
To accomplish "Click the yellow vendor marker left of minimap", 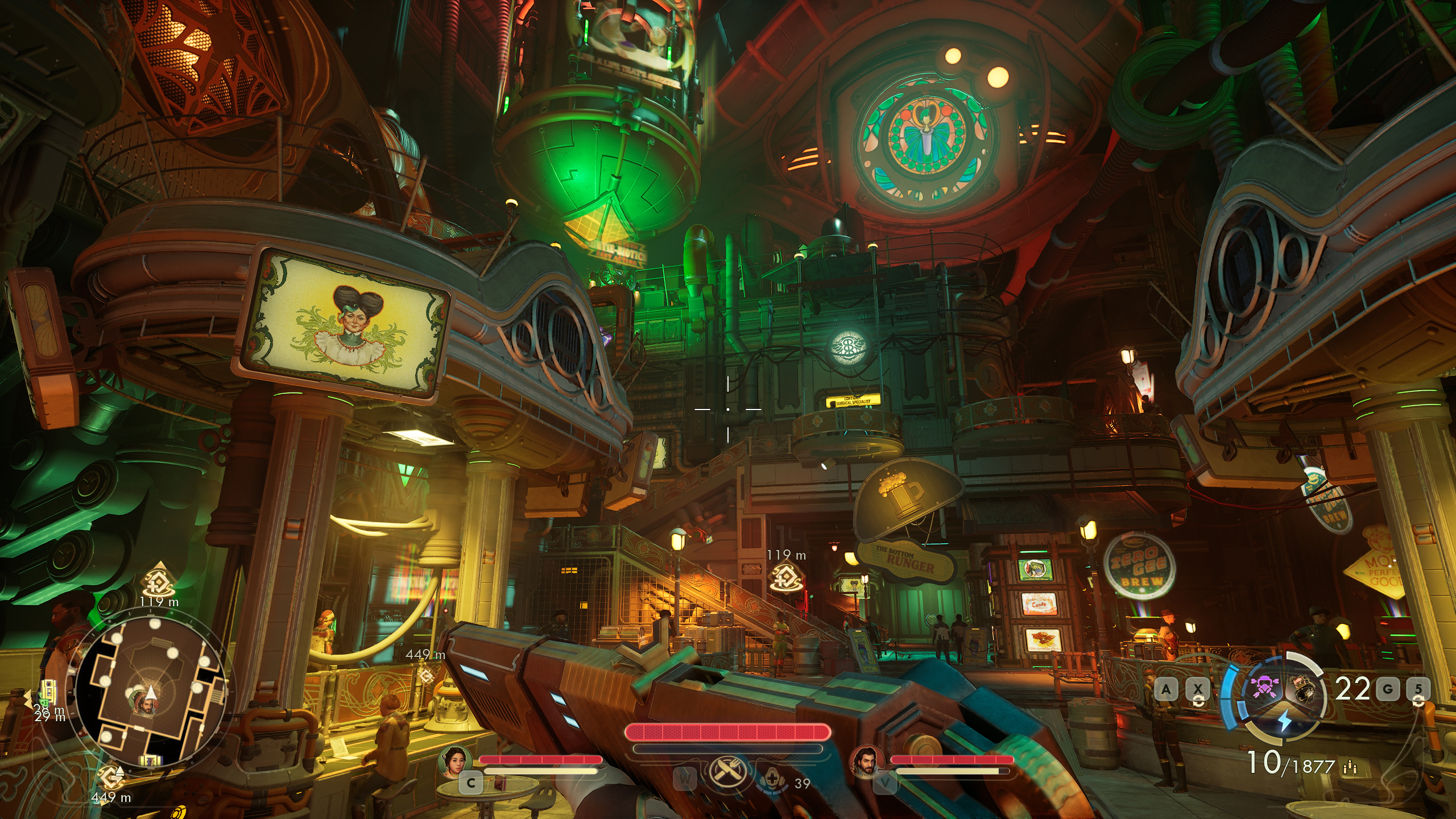I will [48, 692].
